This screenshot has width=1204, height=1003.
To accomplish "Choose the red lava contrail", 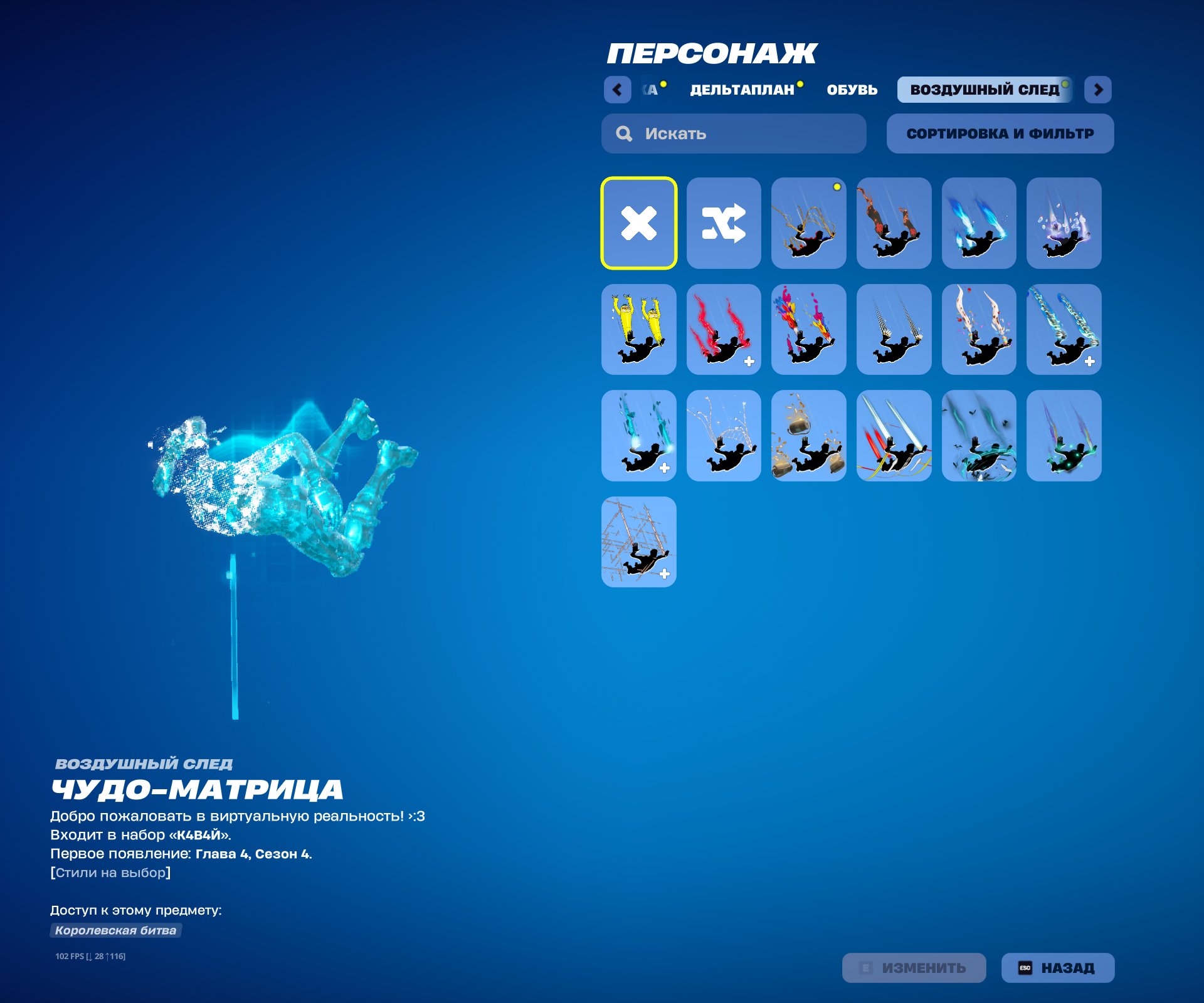I will click(x=894, y=223).
